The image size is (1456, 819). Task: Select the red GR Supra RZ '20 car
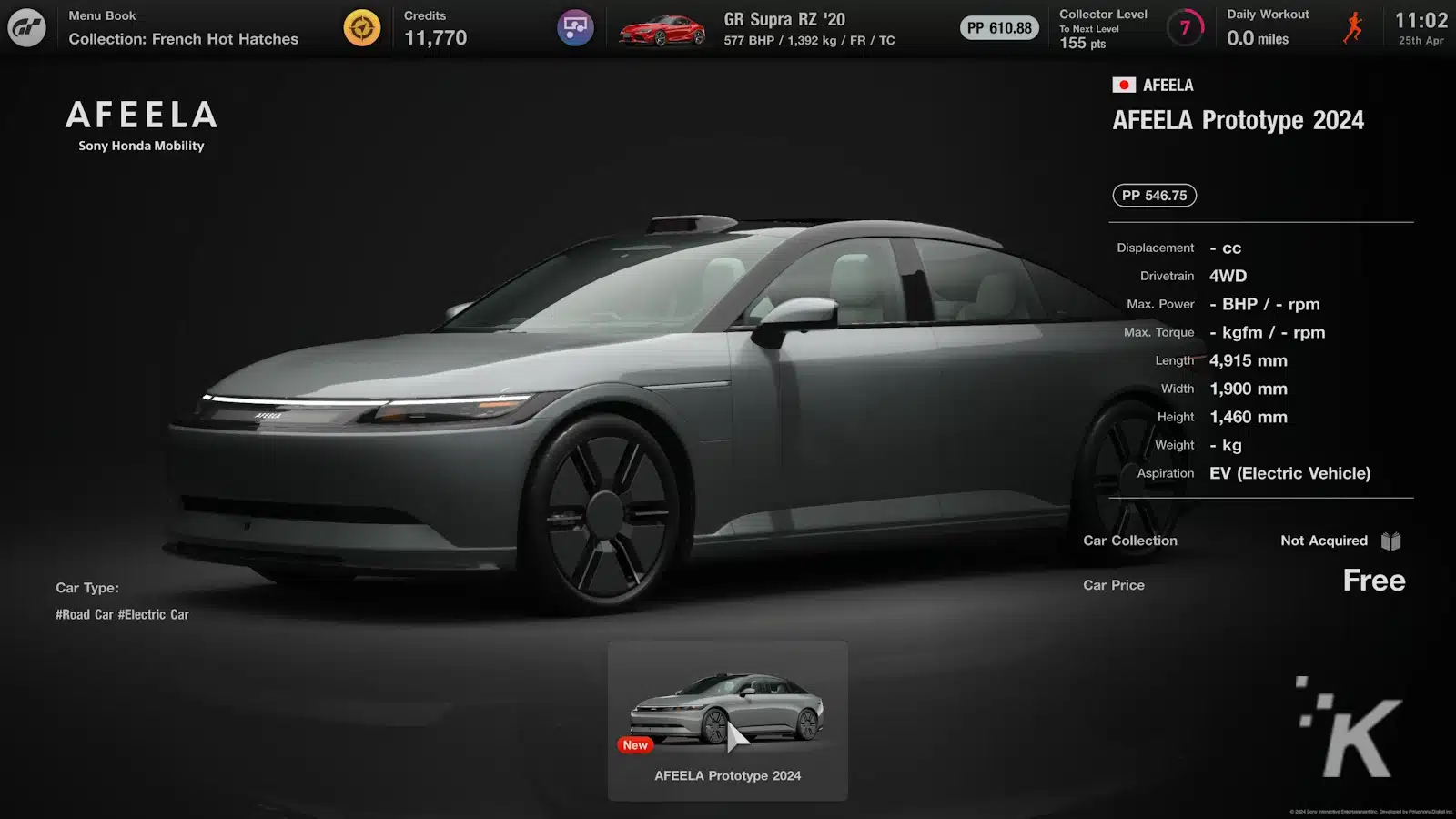click(x=662, y=29)
